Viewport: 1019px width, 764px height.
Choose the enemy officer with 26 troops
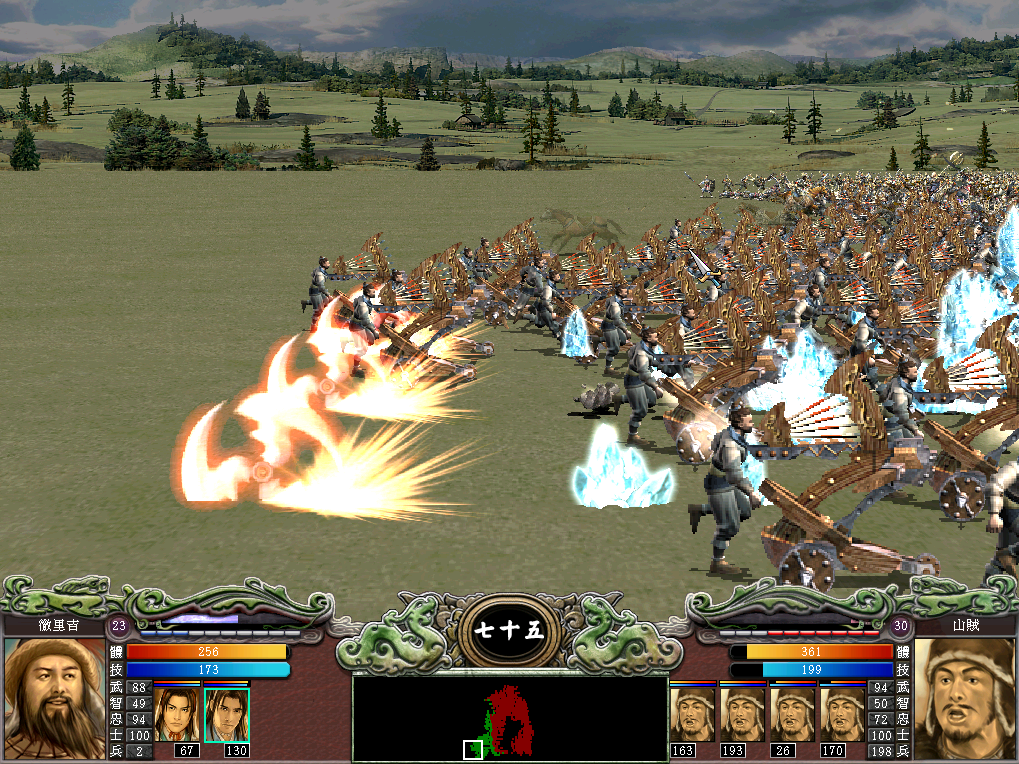point(792,713)
